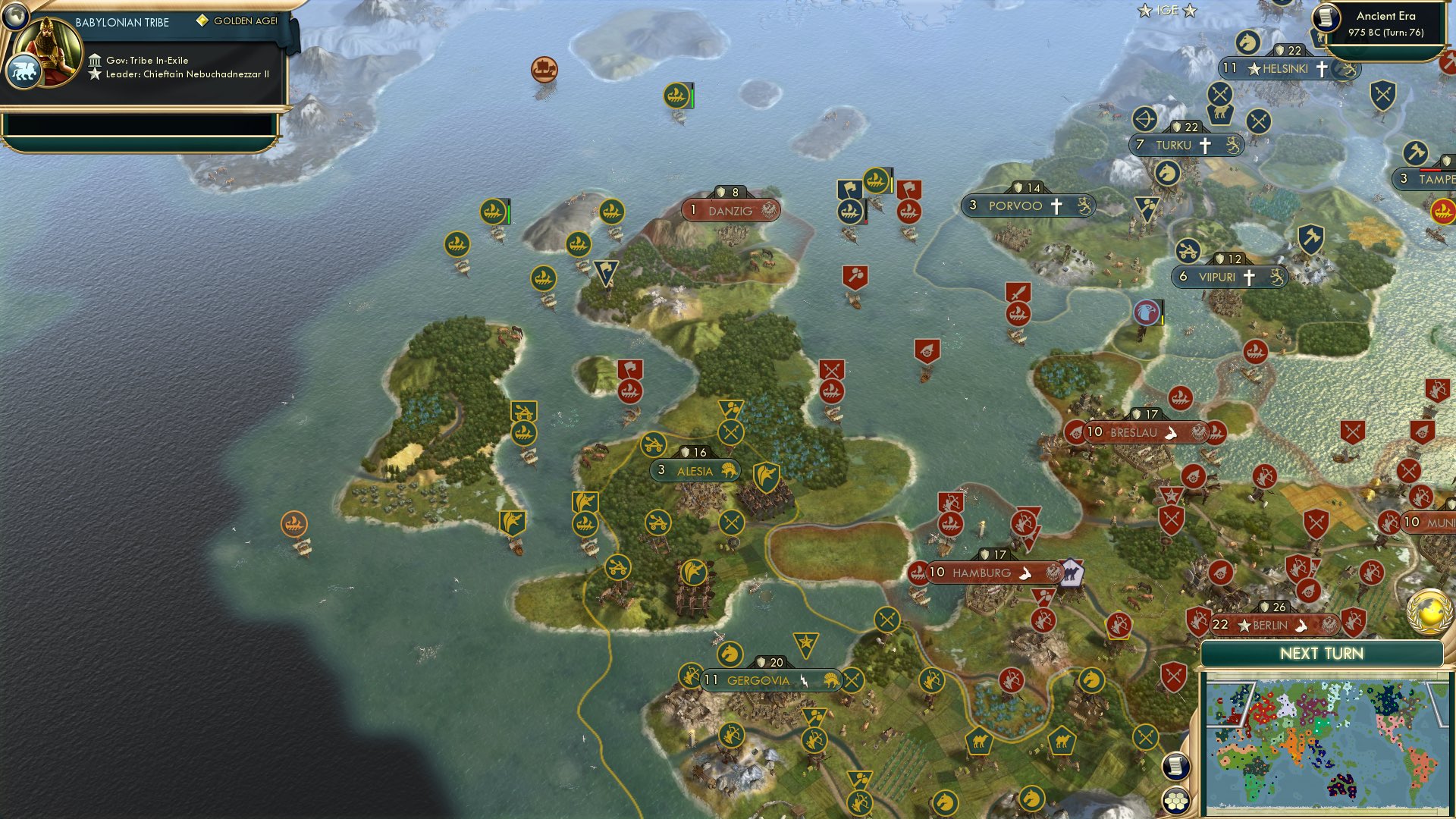Screen dimensions: 1456x819
Task: Open the notification scroll icon near the minimap
Action: pos(1176,767)
